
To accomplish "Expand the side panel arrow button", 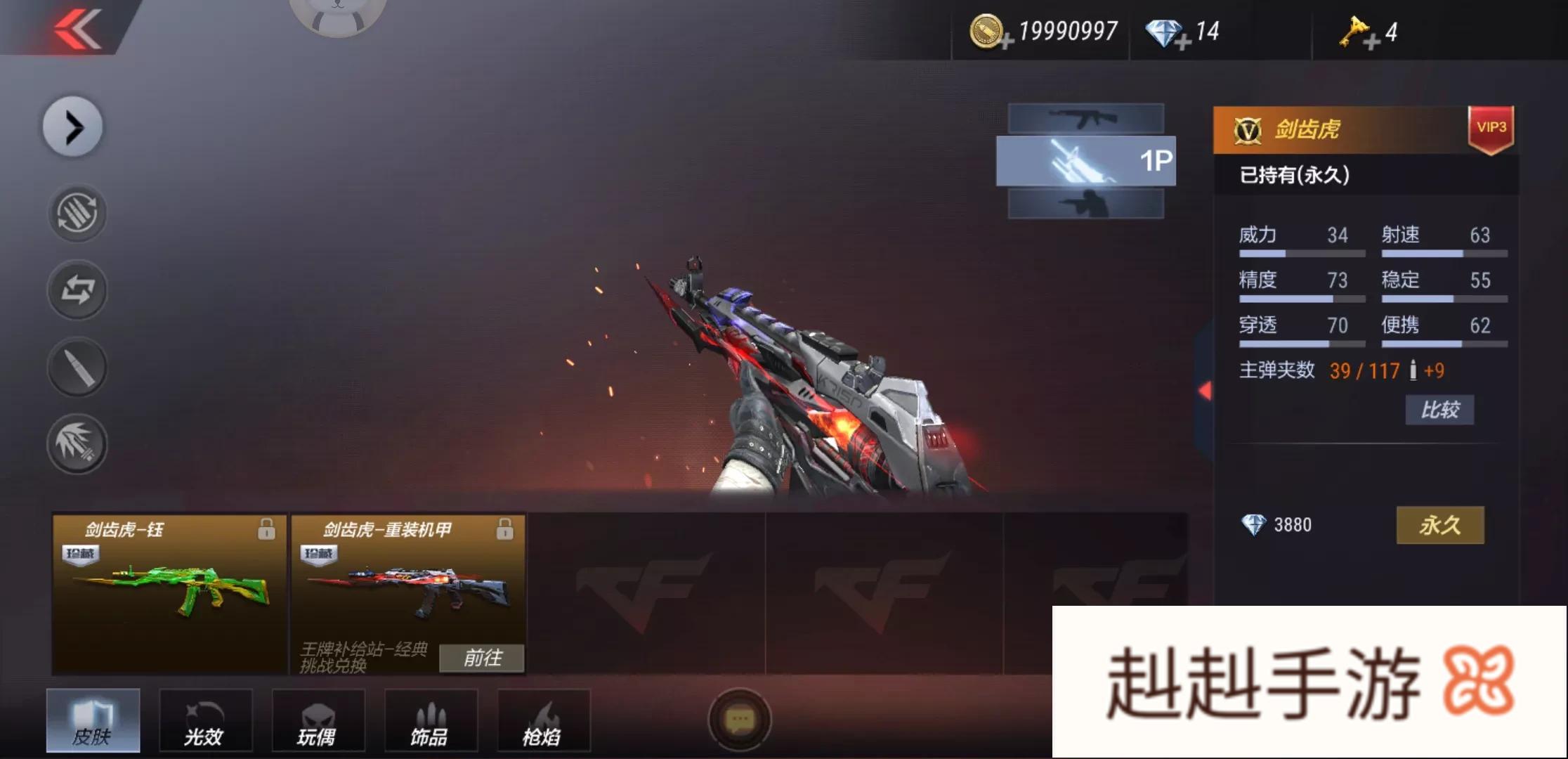I will [x=73, y=127].
